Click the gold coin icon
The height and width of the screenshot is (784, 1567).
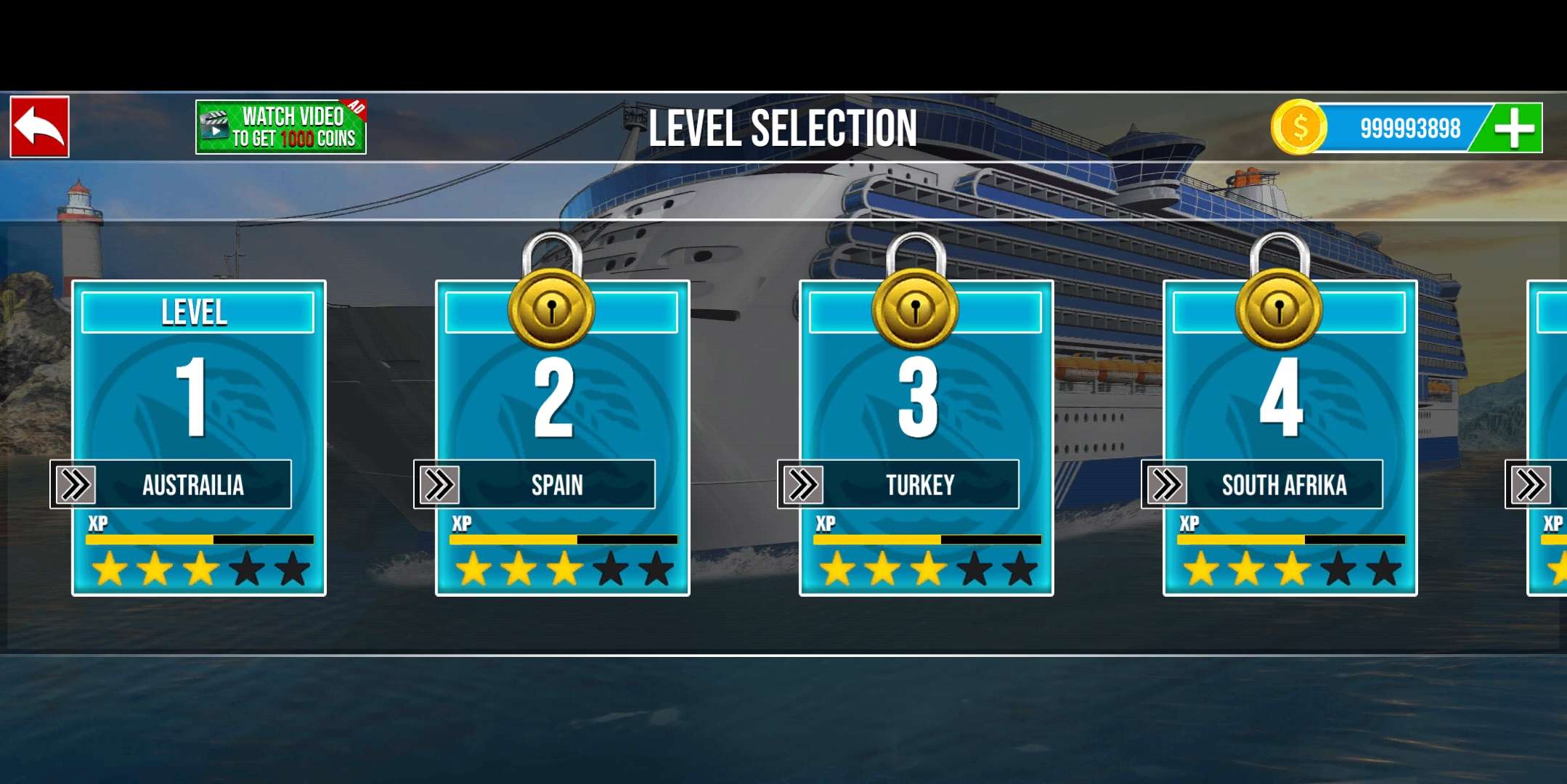click(x=1299, y=128)
